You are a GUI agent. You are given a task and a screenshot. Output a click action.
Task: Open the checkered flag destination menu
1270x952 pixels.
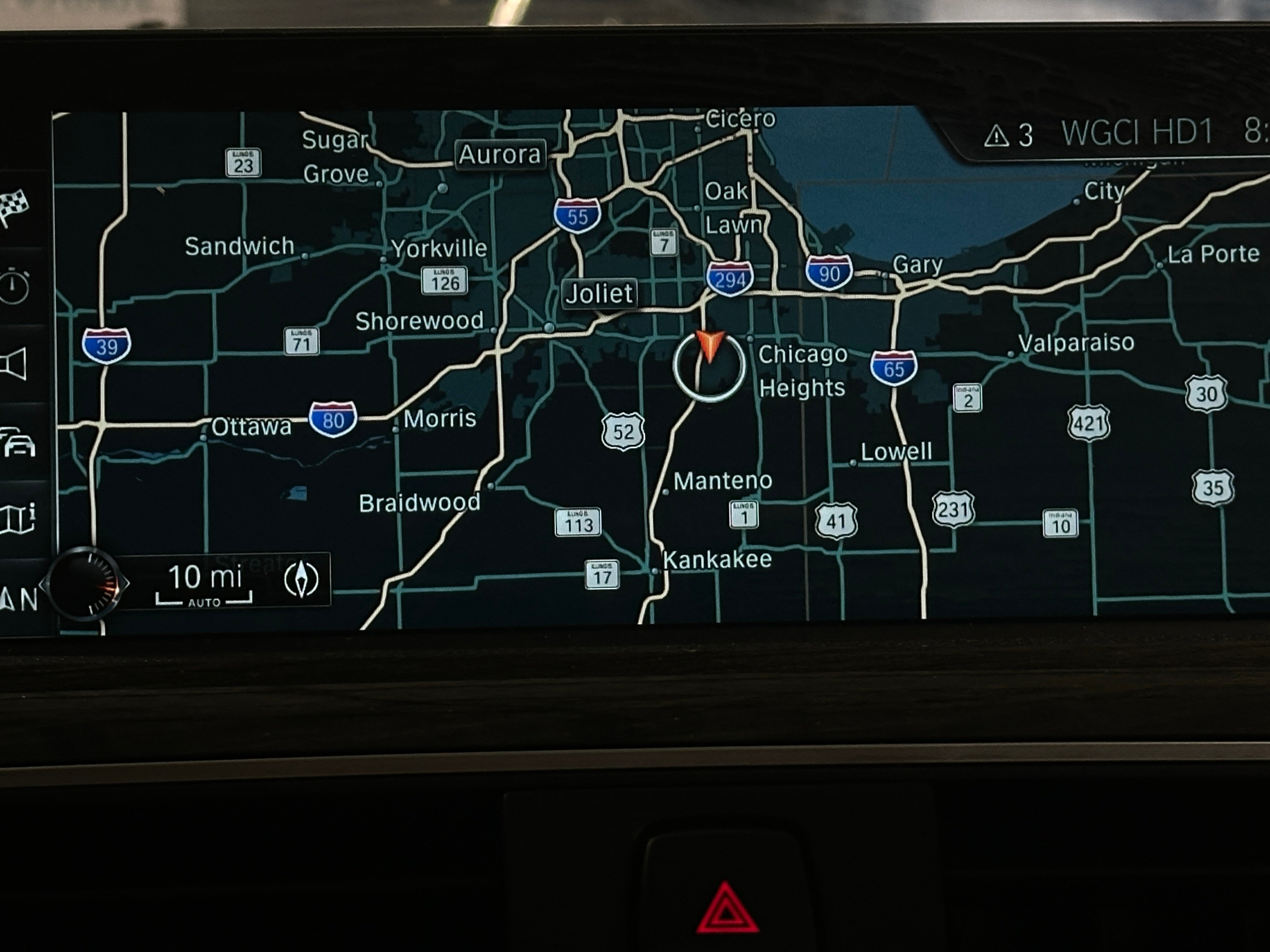(14, 207)
